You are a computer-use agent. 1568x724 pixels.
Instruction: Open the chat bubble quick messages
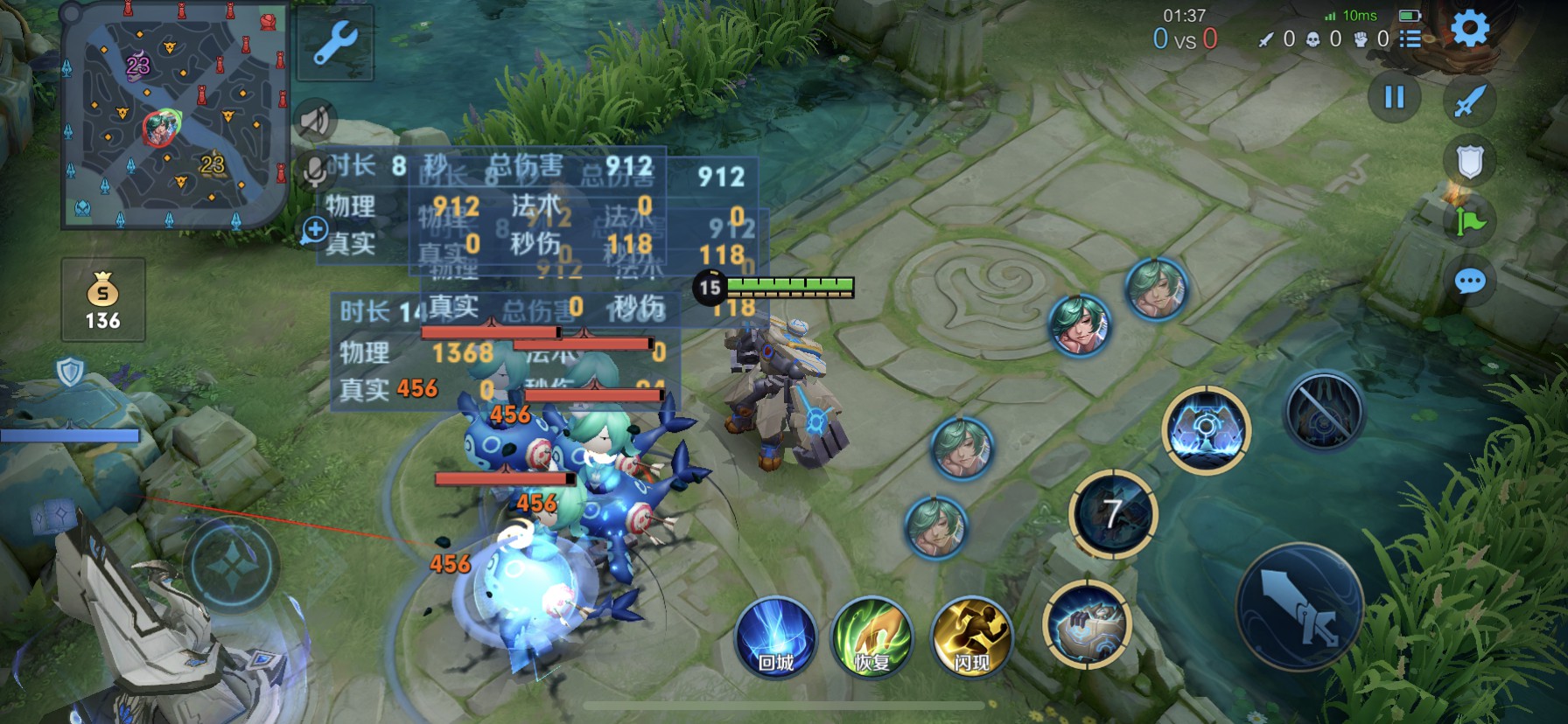[x=1470, y=282]
